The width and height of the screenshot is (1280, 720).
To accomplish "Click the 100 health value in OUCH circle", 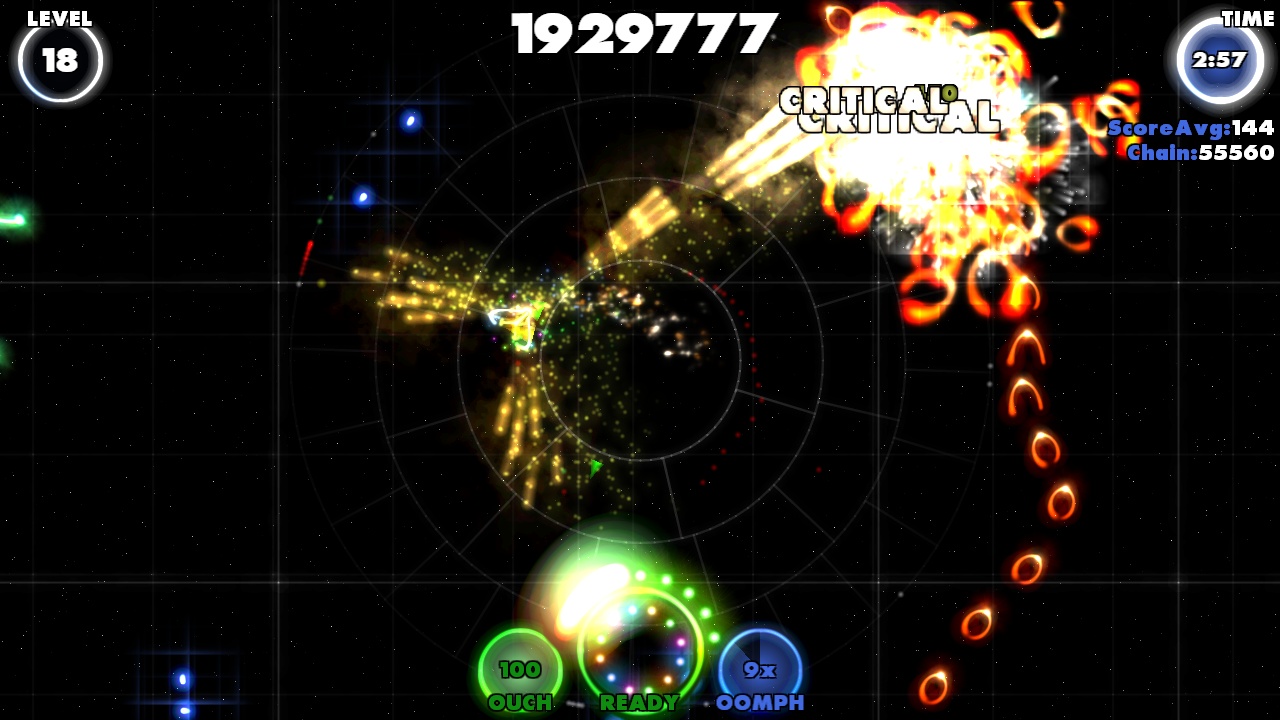I will point(522,668).
